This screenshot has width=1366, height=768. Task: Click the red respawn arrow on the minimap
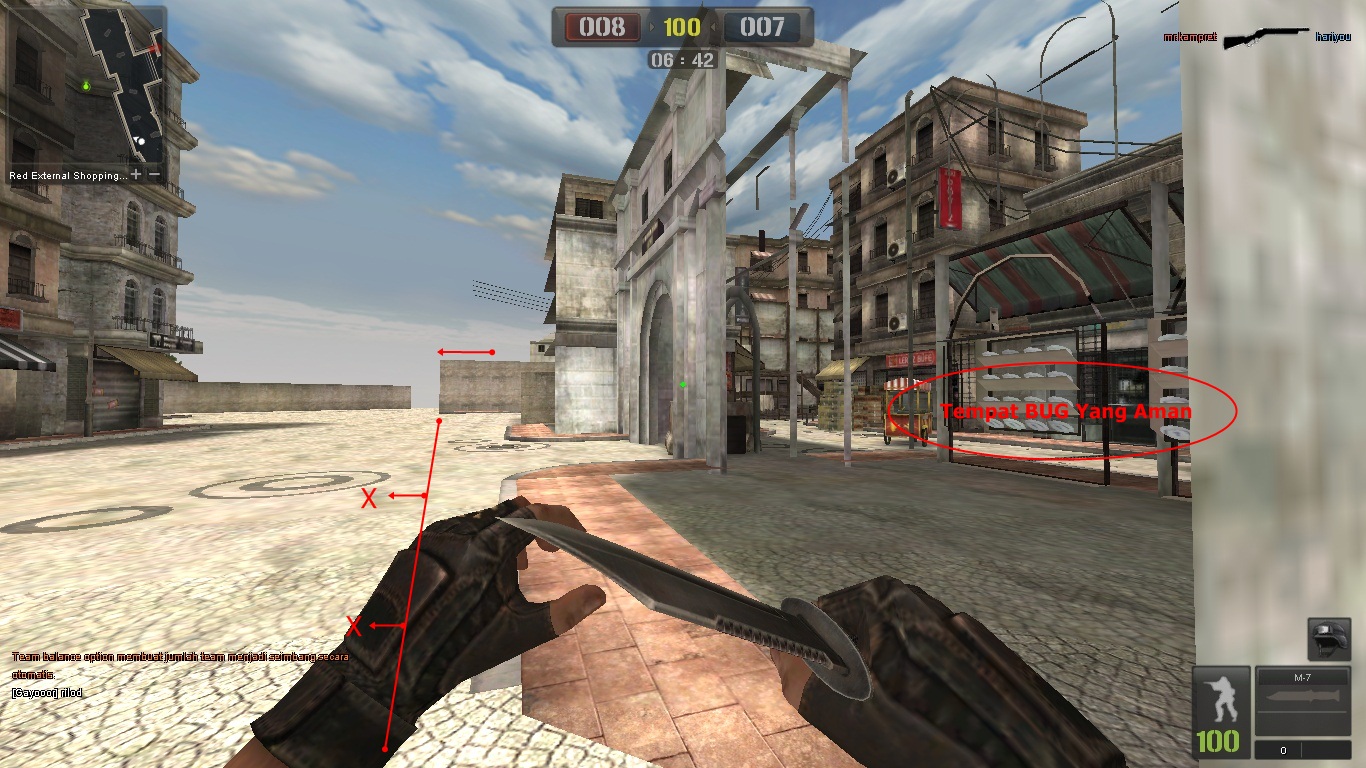(155, 48)
